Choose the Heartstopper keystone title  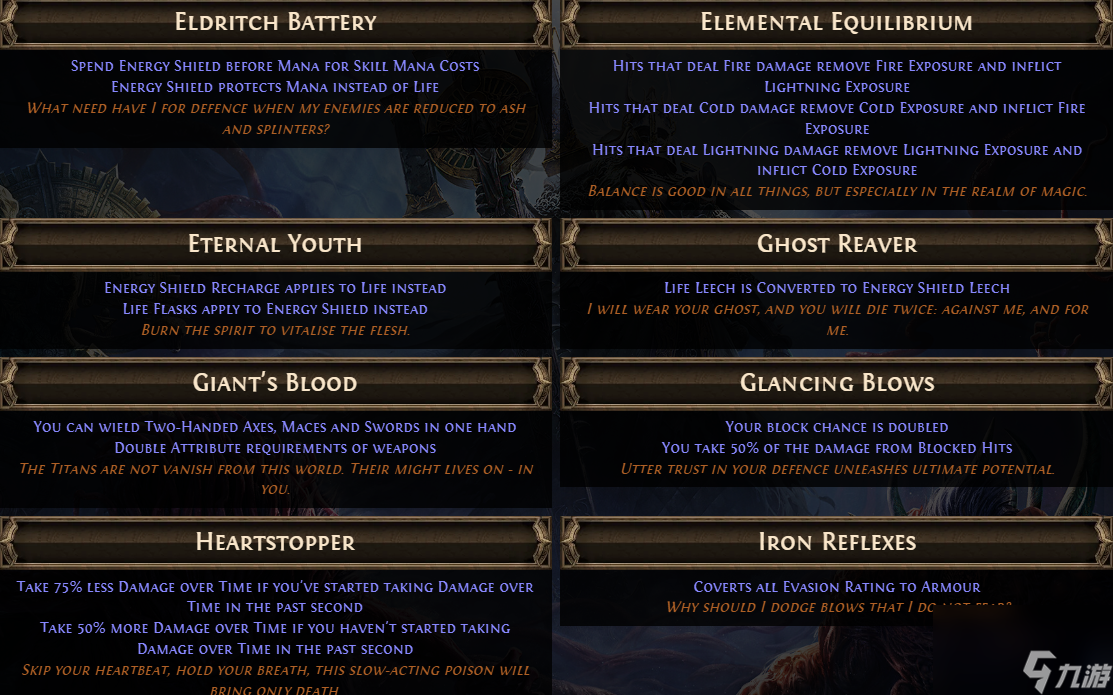(x=275, y=542)
